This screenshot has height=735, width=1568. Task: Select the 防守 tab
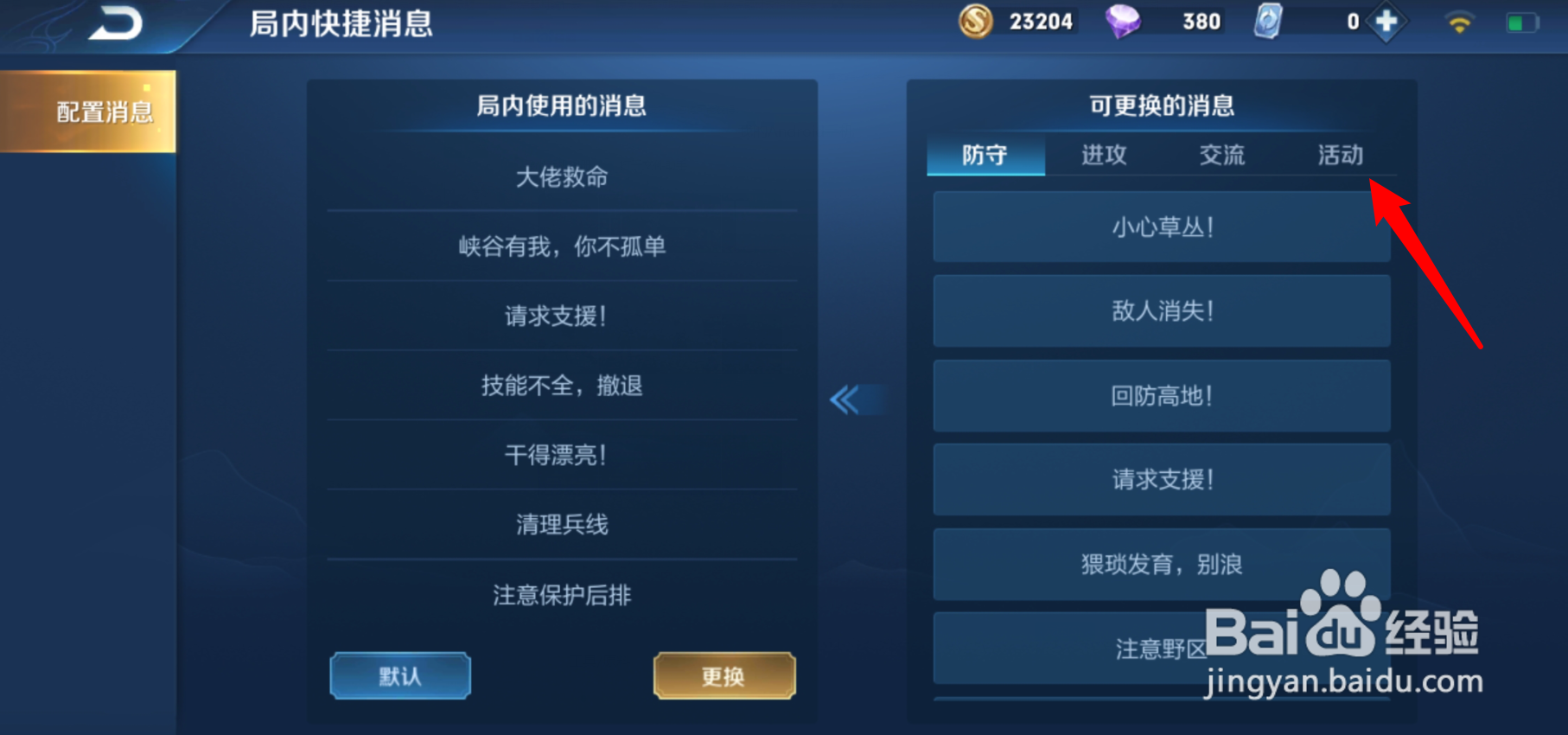coord(985,156)
